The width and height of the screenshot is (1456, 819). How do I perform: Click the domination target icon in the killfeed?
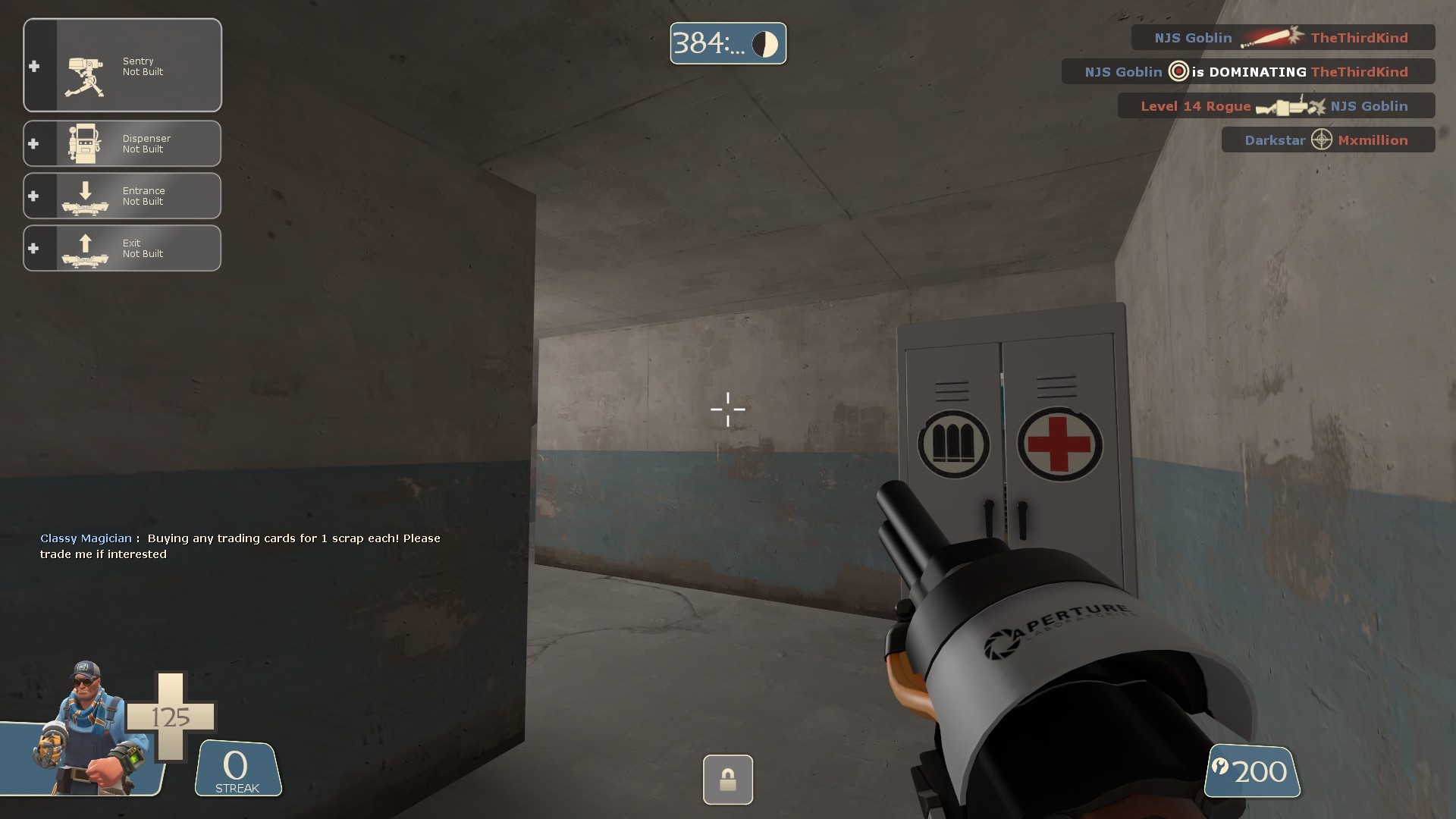1178,71
